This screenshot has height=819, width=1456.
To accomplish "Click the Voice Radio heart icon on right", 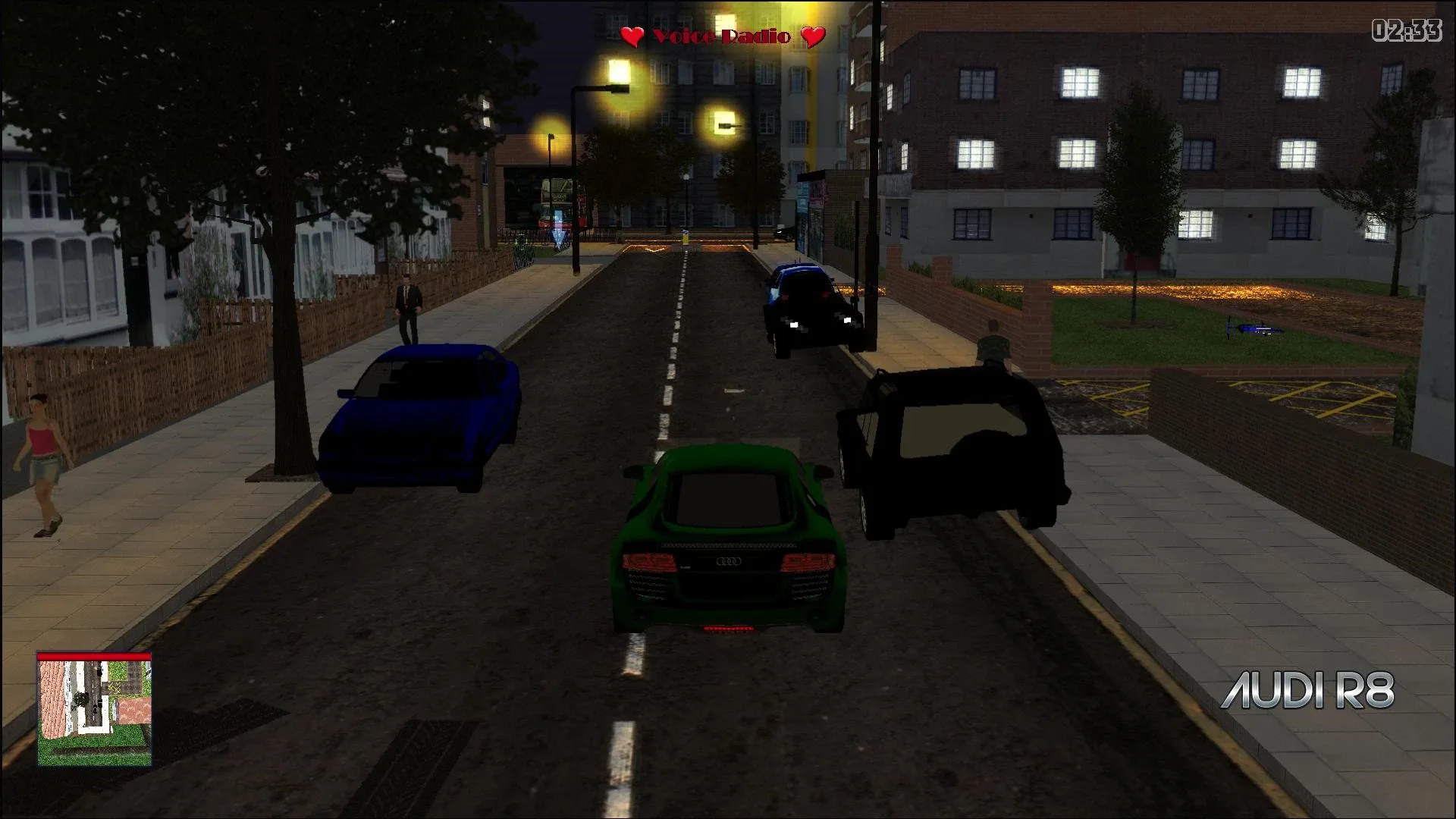I will [812, 36].
